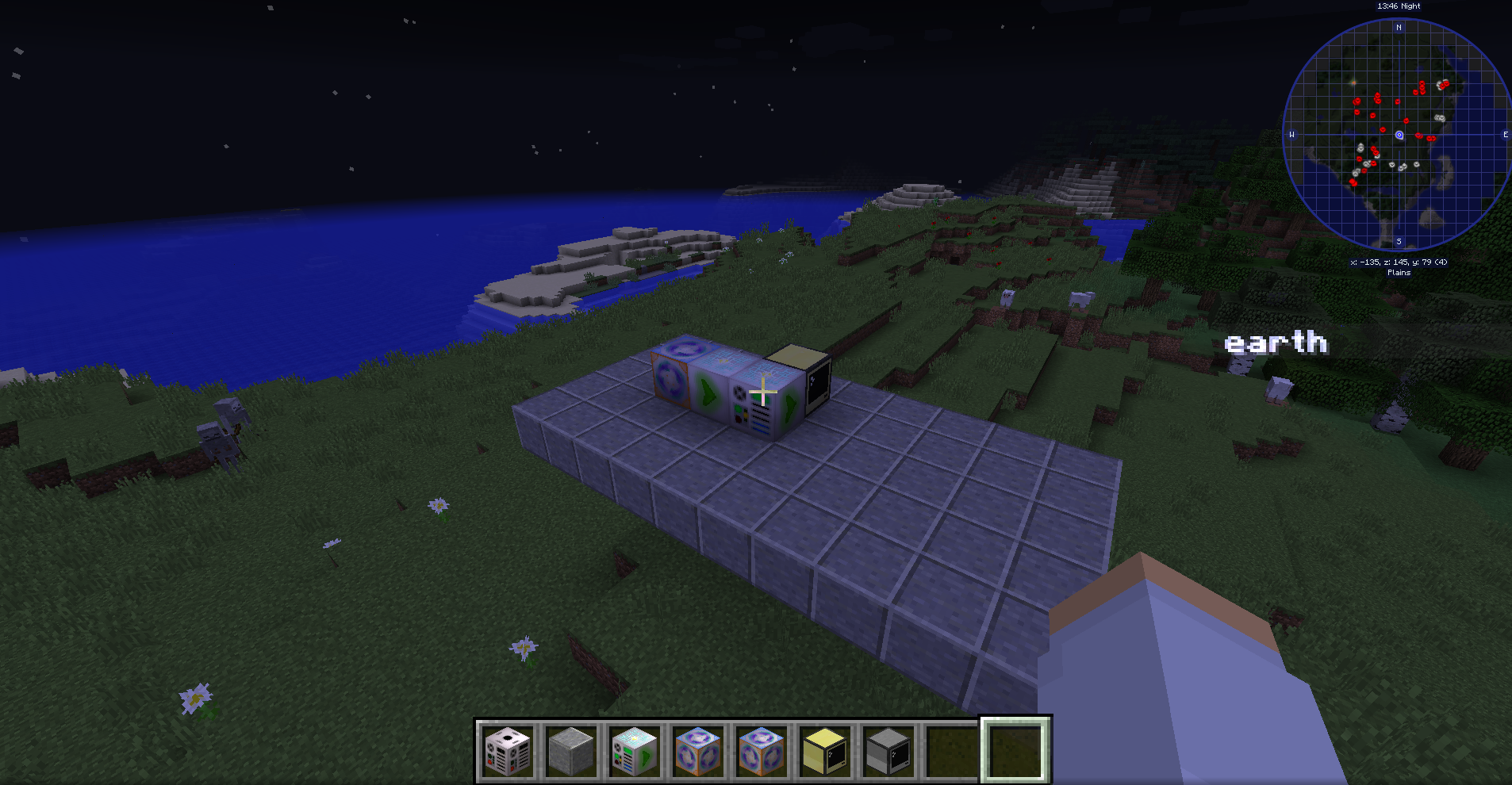
Task: Select the first swirling portal block in the hotbar
Action: (698, 752)
